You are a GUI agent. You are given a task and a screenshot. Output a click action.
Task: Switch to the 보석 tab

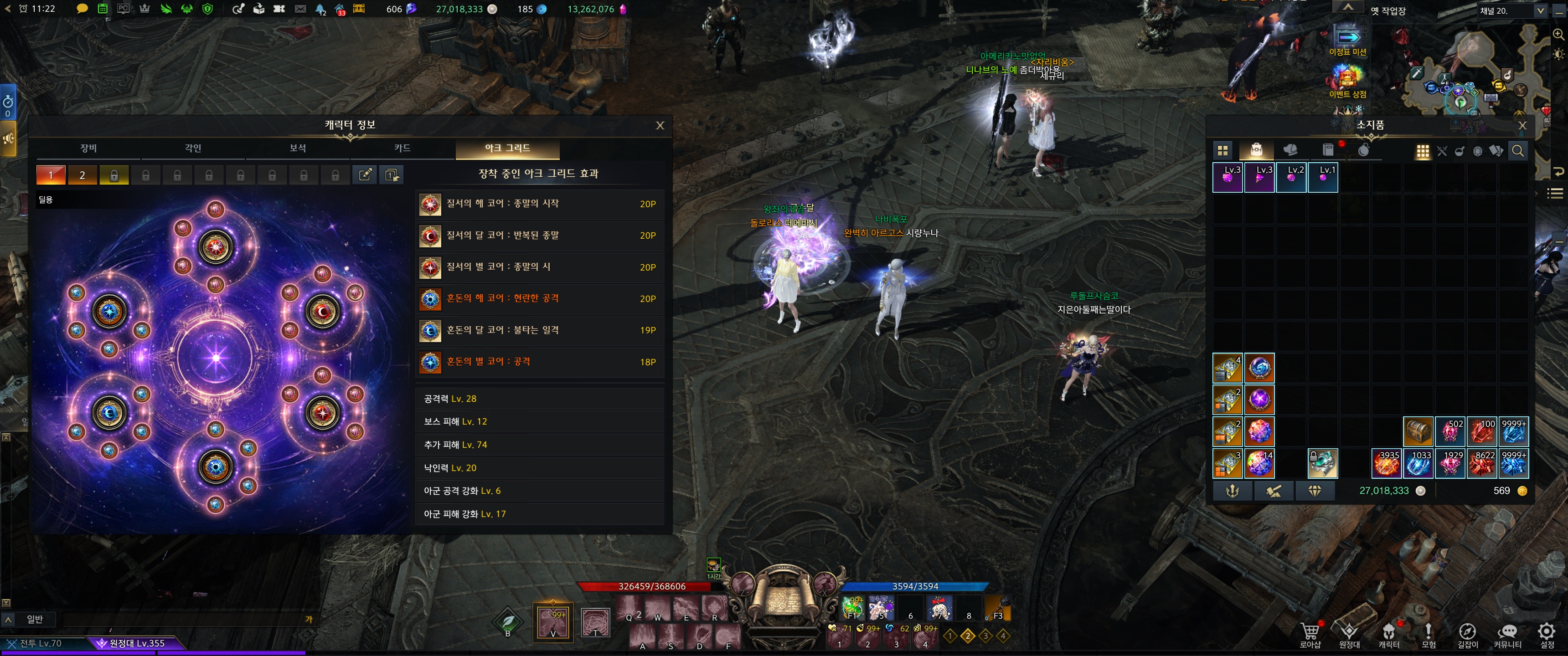pos(298,149)
